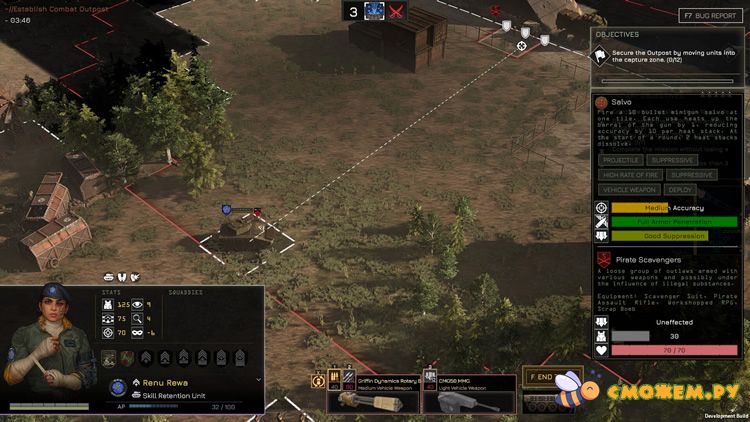Select the High Rate of Fire tag
Image resolution: width=750 pixels, height=422 pixels.
point(632,175)
